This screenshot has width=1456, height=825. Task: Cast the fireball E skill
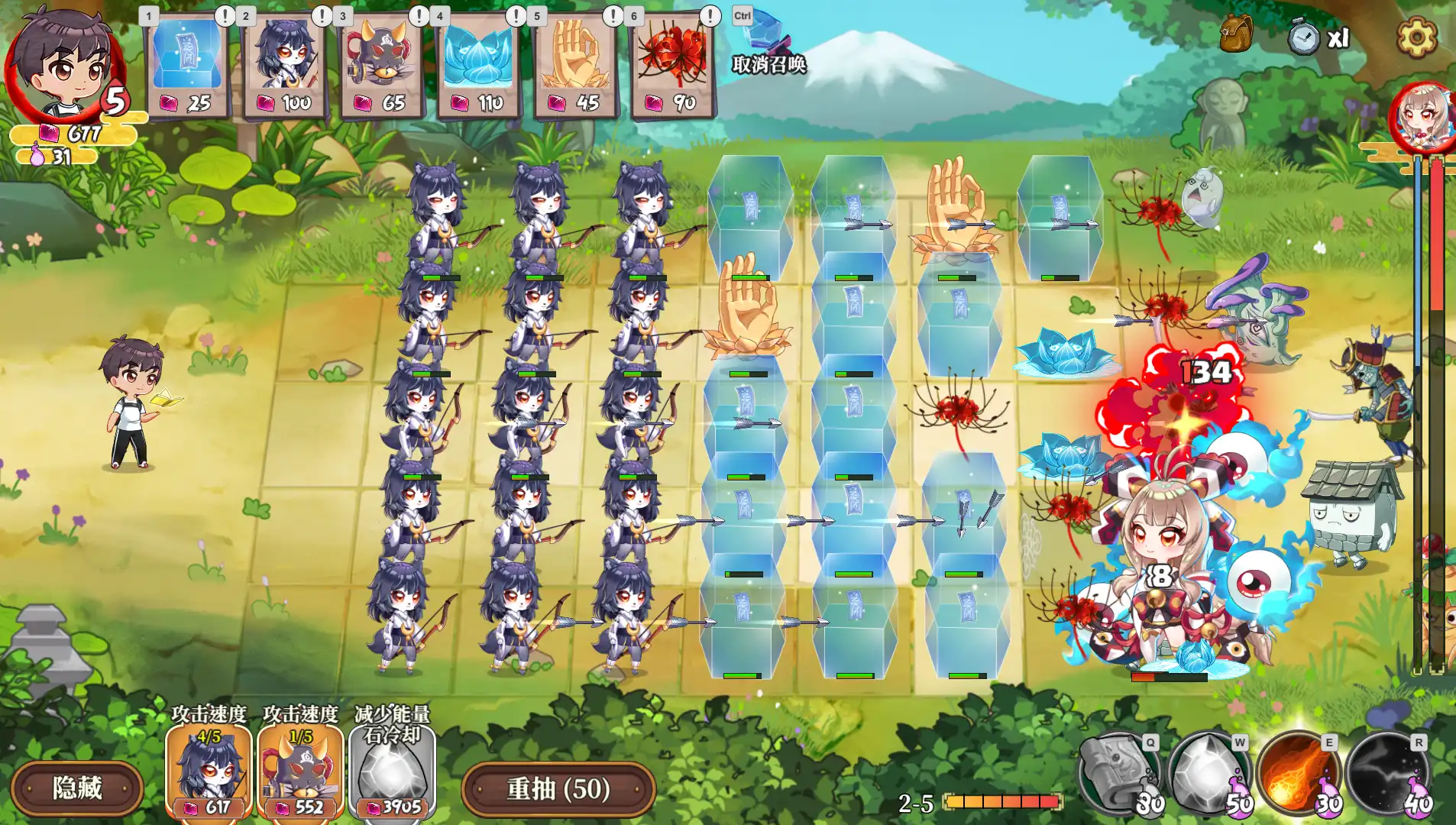coord(1298,773)
